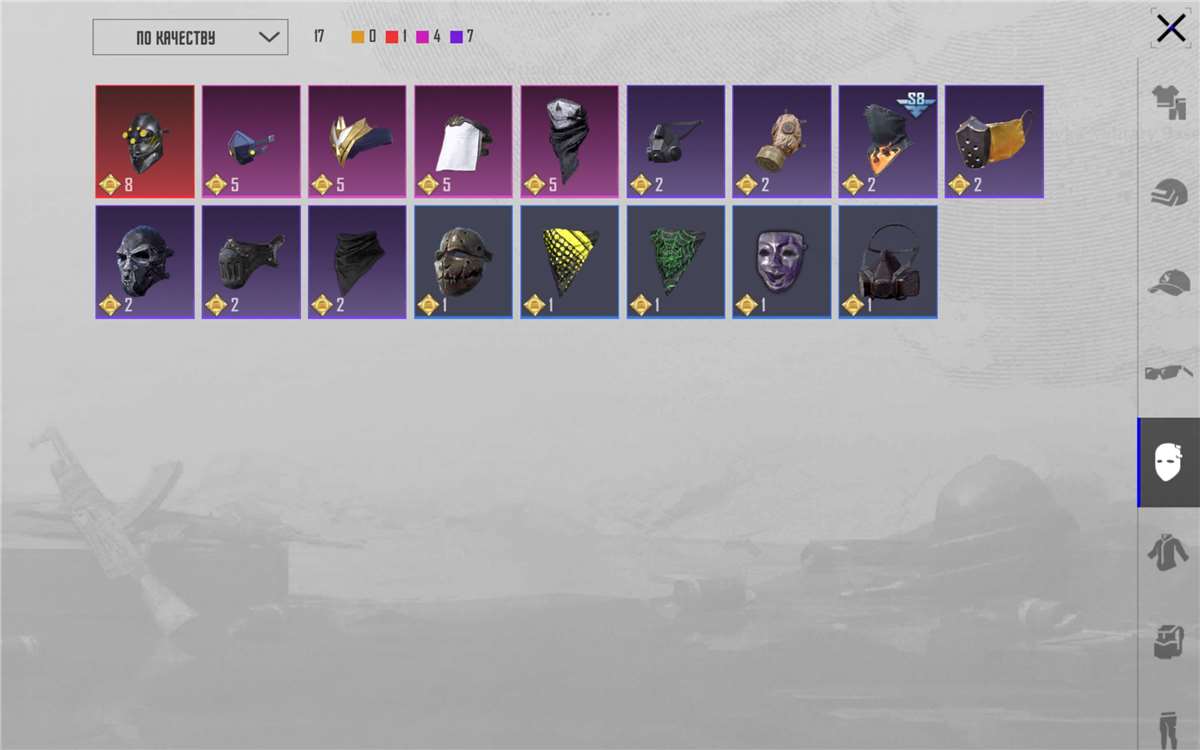Choose the gold winged mask item
Screen dimensions: 1200x750
point(357,141)
